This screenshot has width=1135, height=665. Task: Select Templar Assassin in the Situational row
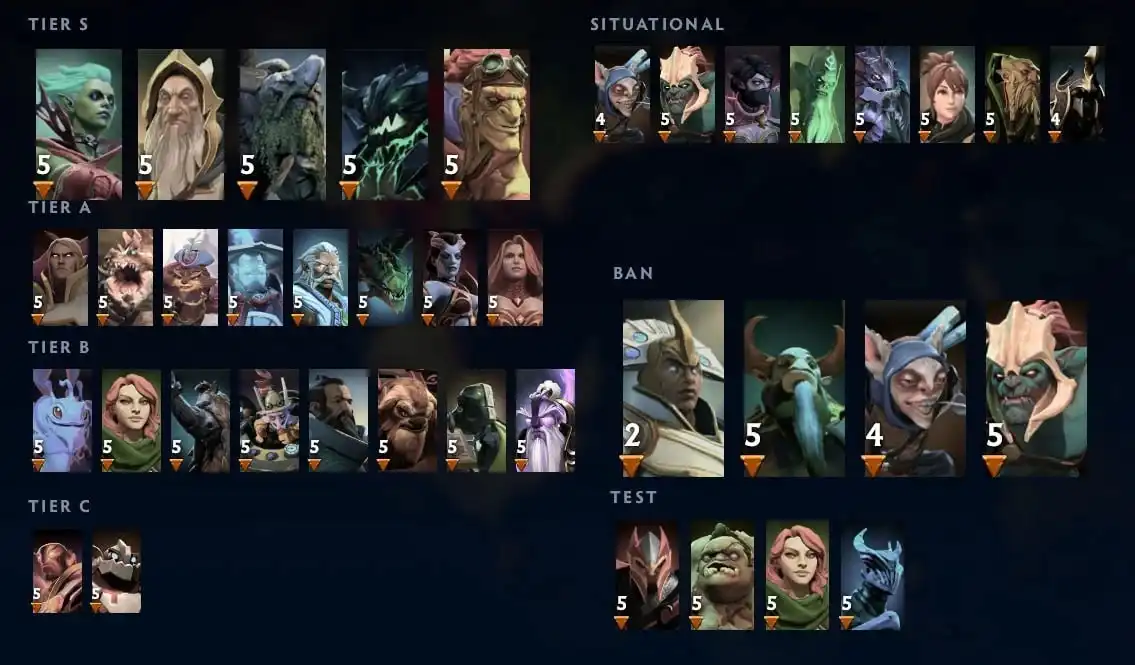coord(752,94)
